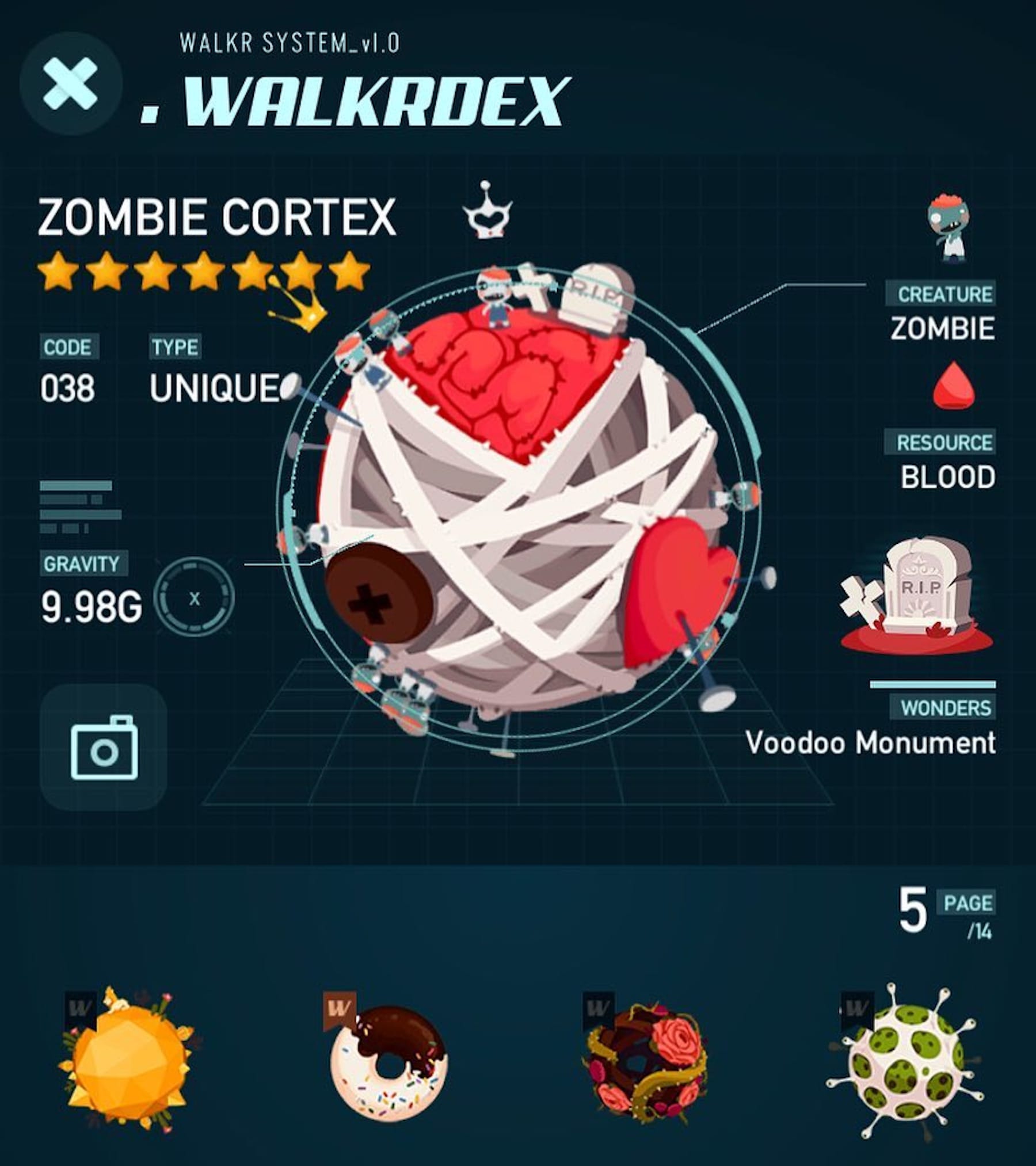
Task: Tap the satellite icon beside Zombie Cortex
Action: pos(487,212)
